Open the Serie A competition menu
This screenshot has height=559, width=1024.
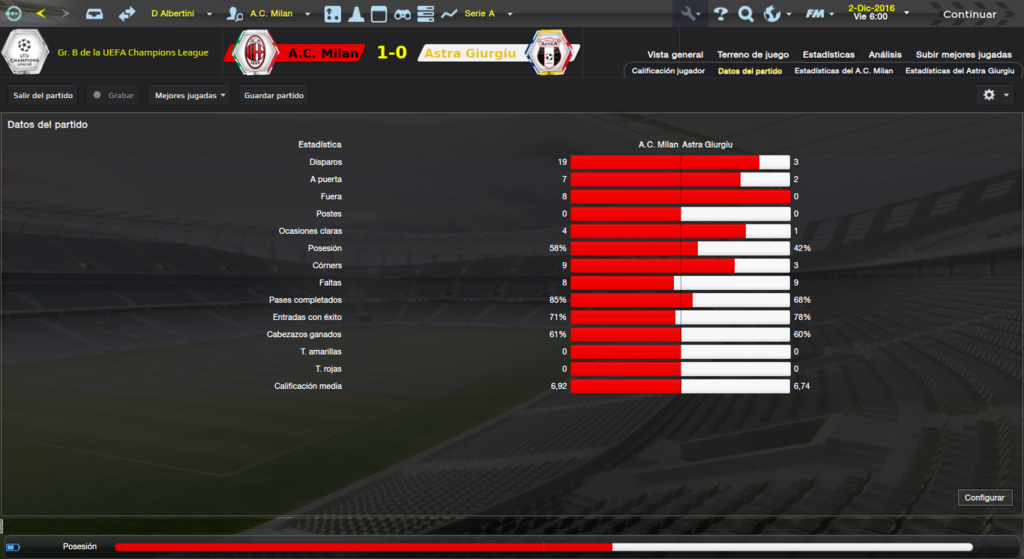click(488, 14)
